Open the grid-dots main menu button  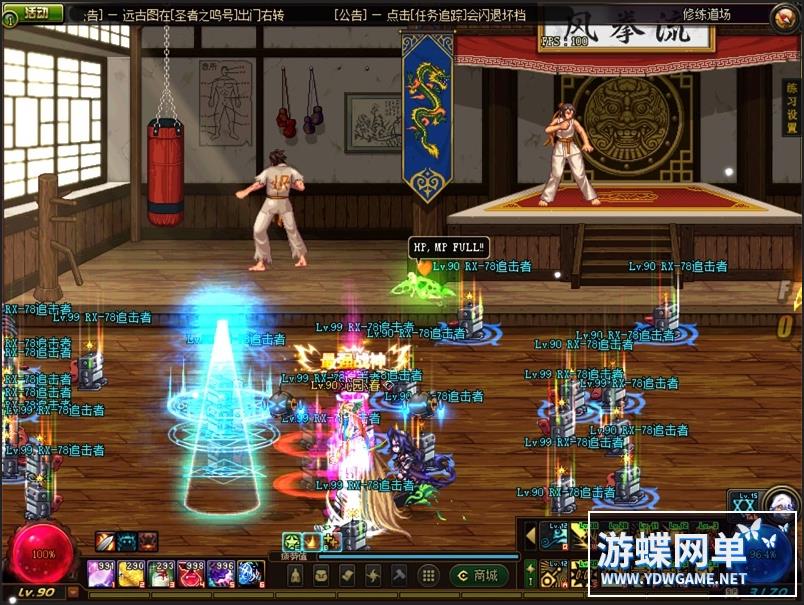pyautogui.click(x=427, y=575)
